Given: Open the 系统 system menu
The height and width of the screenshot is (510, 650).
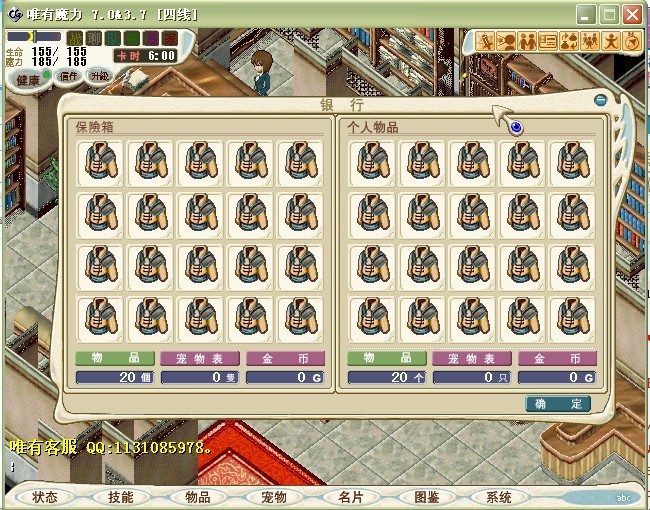Looking at the screenshot, I should pos(498,497).
